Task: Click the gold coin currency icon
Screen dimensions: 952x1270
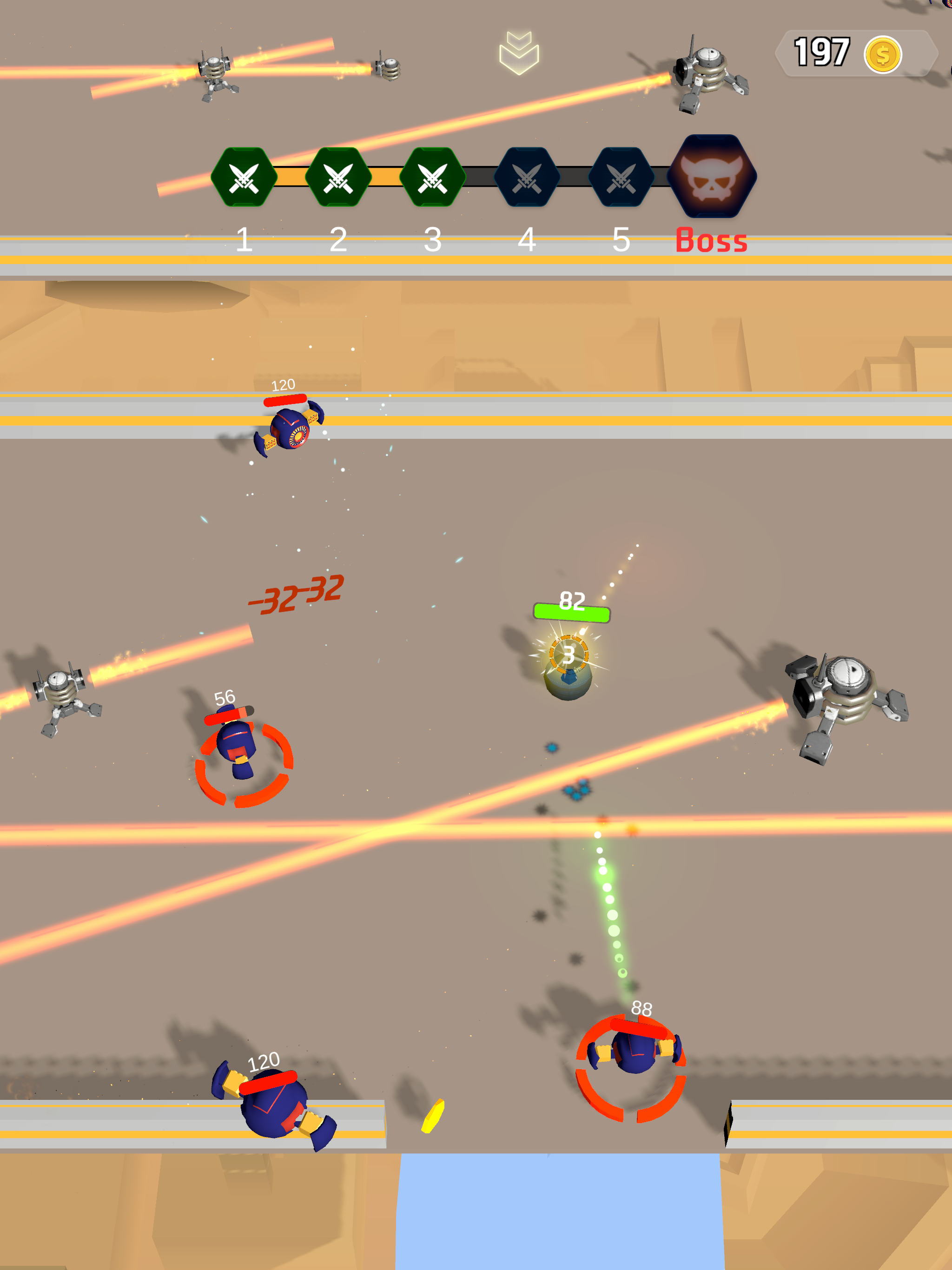Action: tap(883, 53)
